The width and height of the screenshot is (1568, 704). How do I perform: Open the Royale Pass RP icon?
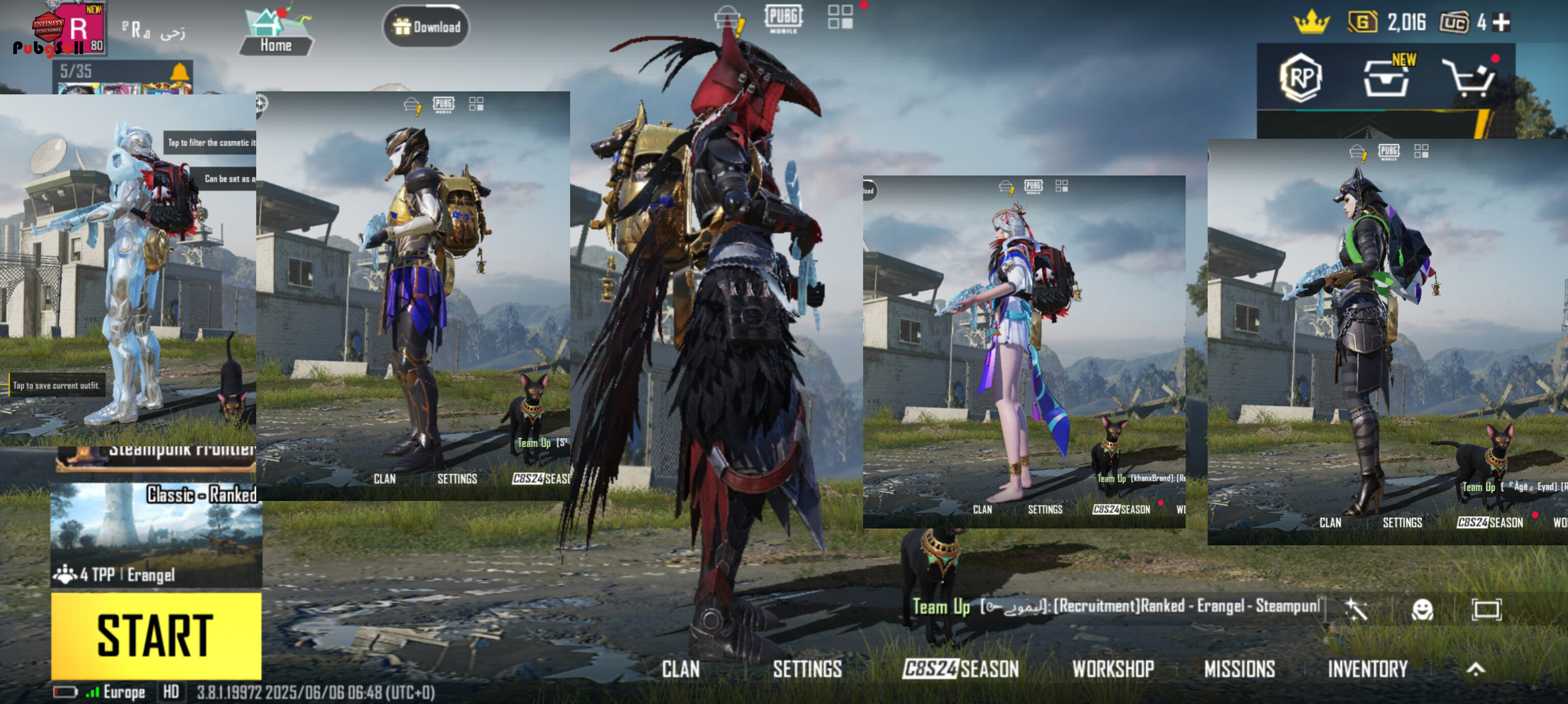1301,78
